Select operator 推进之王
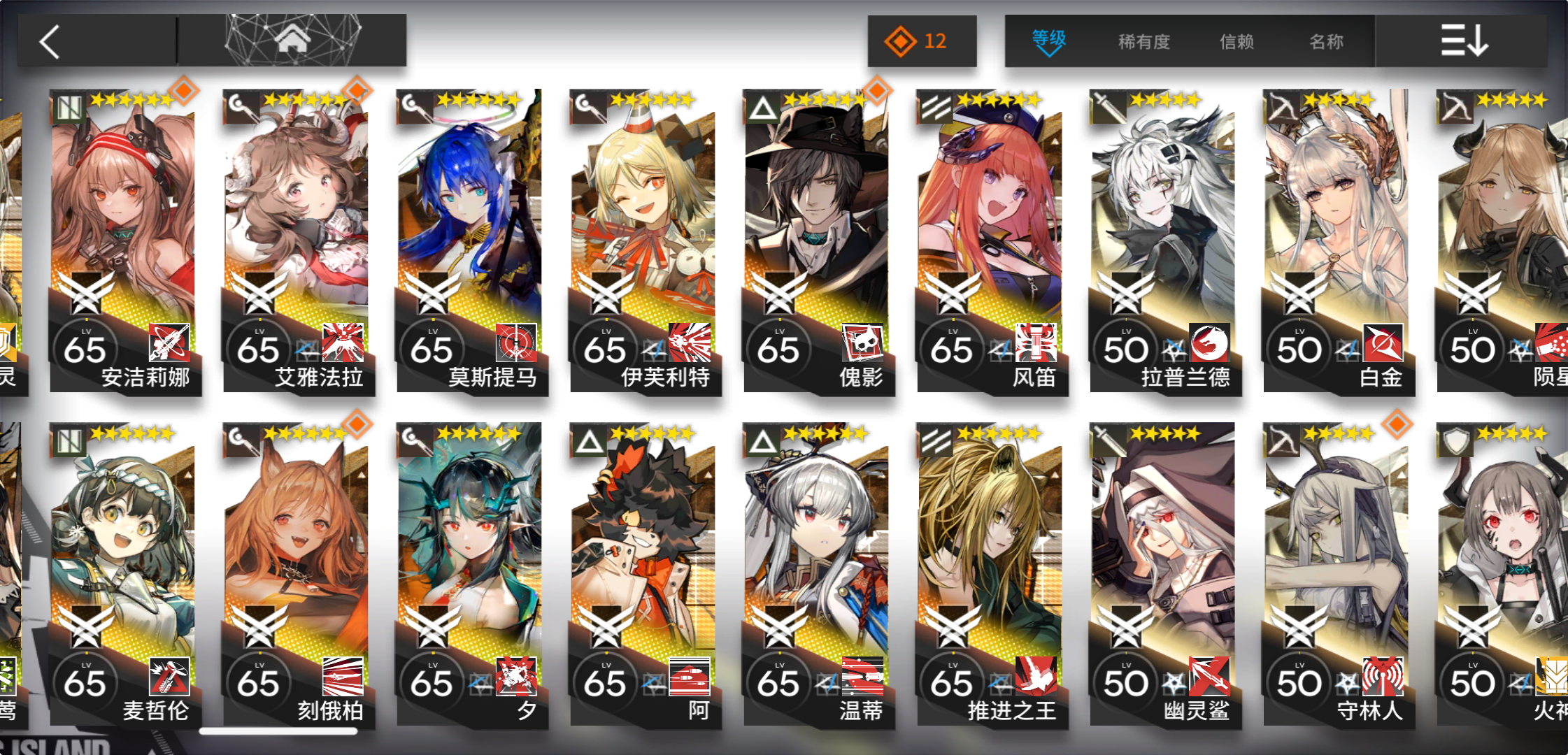 coord(991,573)
